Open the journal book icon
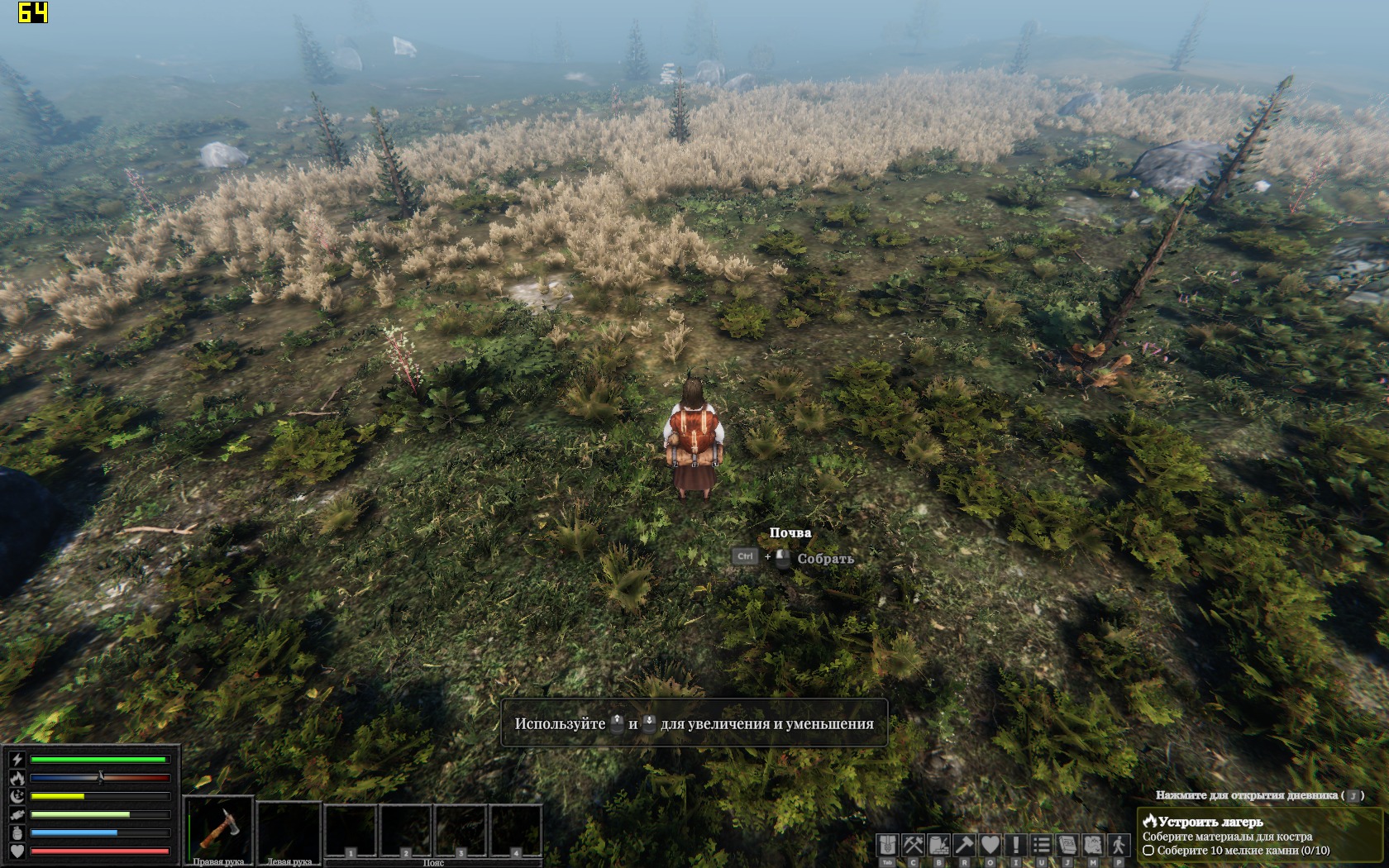1389x868 pixels. (1067, 845)
